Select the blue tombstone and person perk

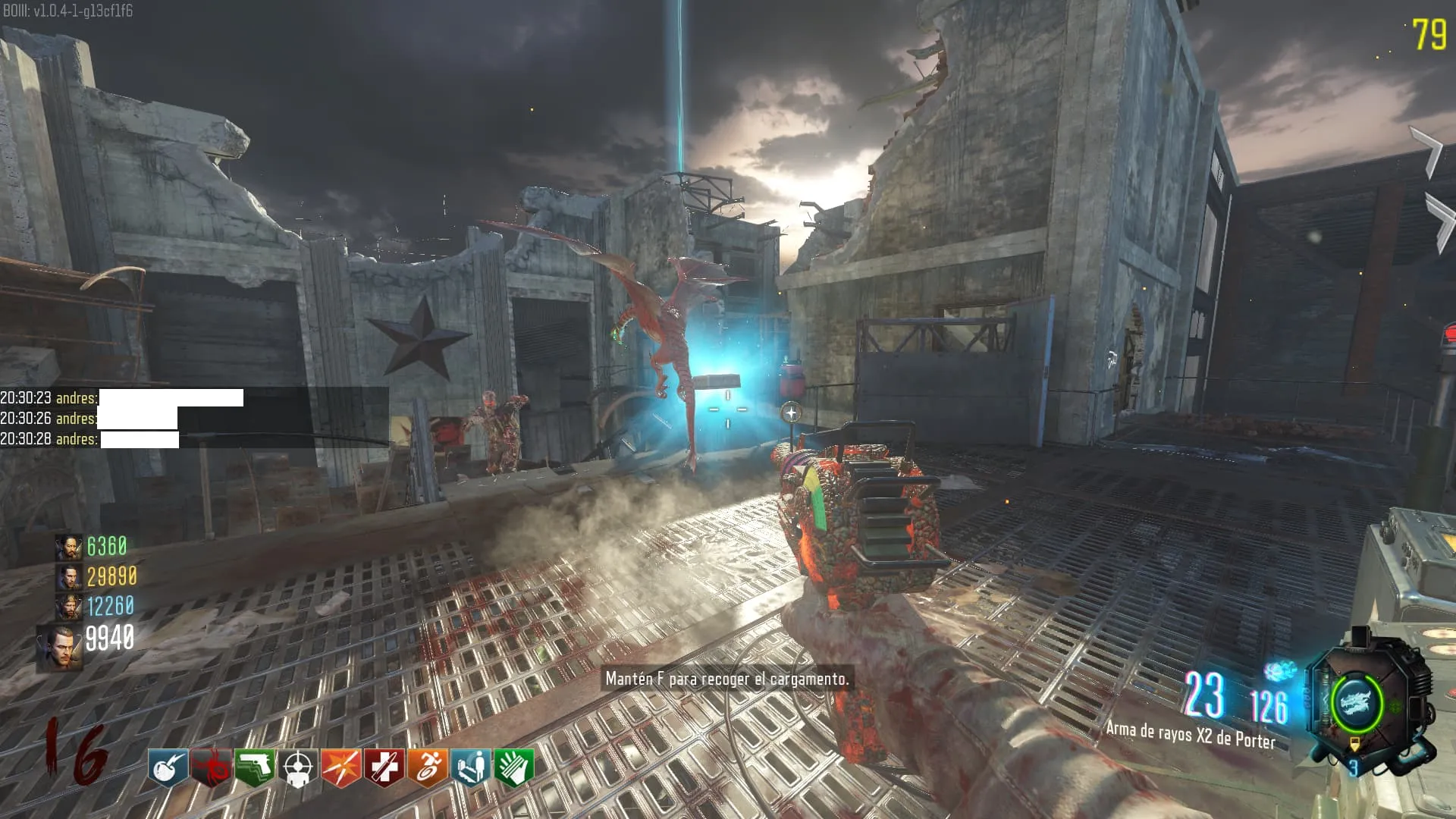471,768
